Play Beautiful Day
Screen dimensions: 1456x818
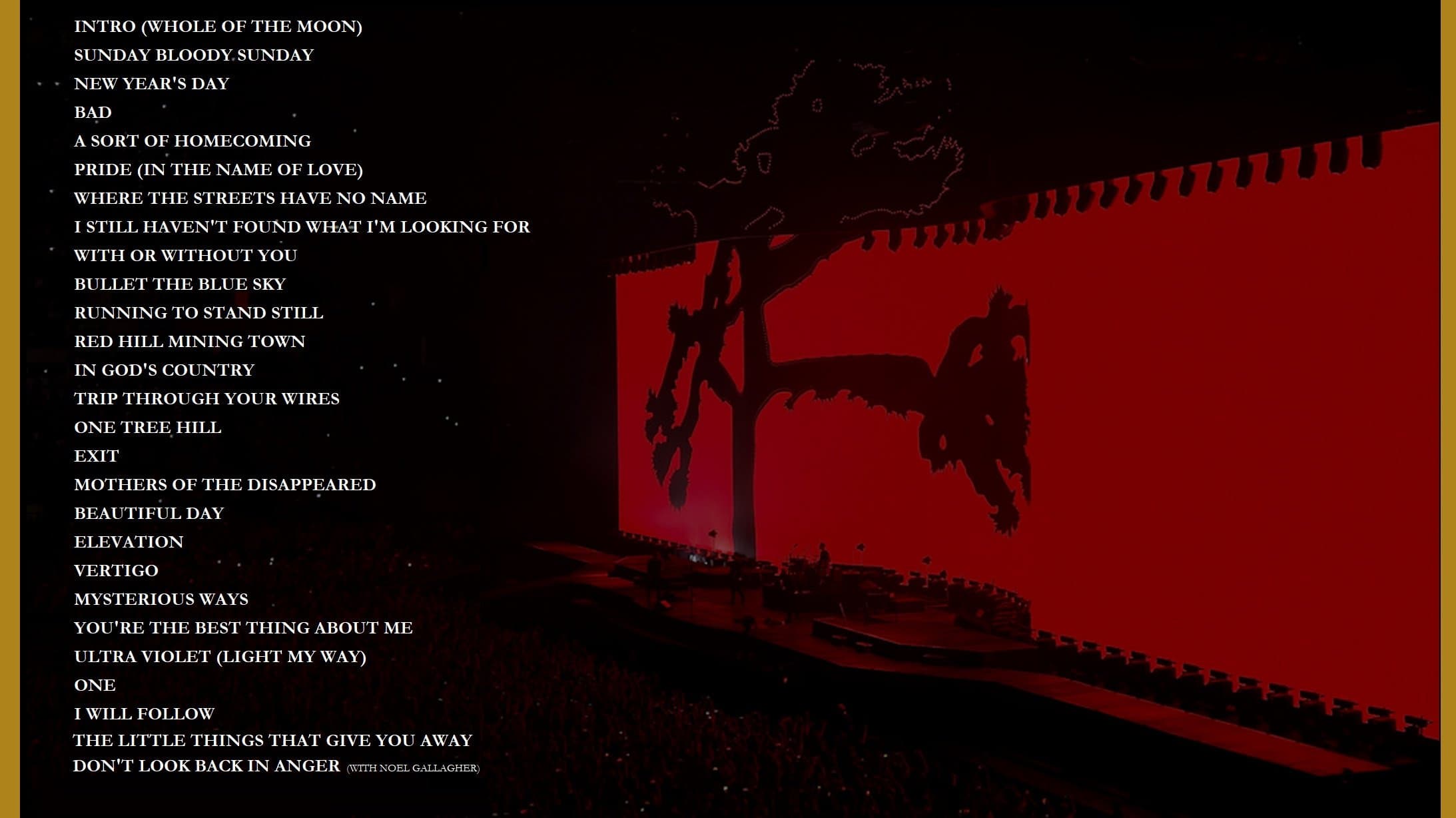coord(149,514)
